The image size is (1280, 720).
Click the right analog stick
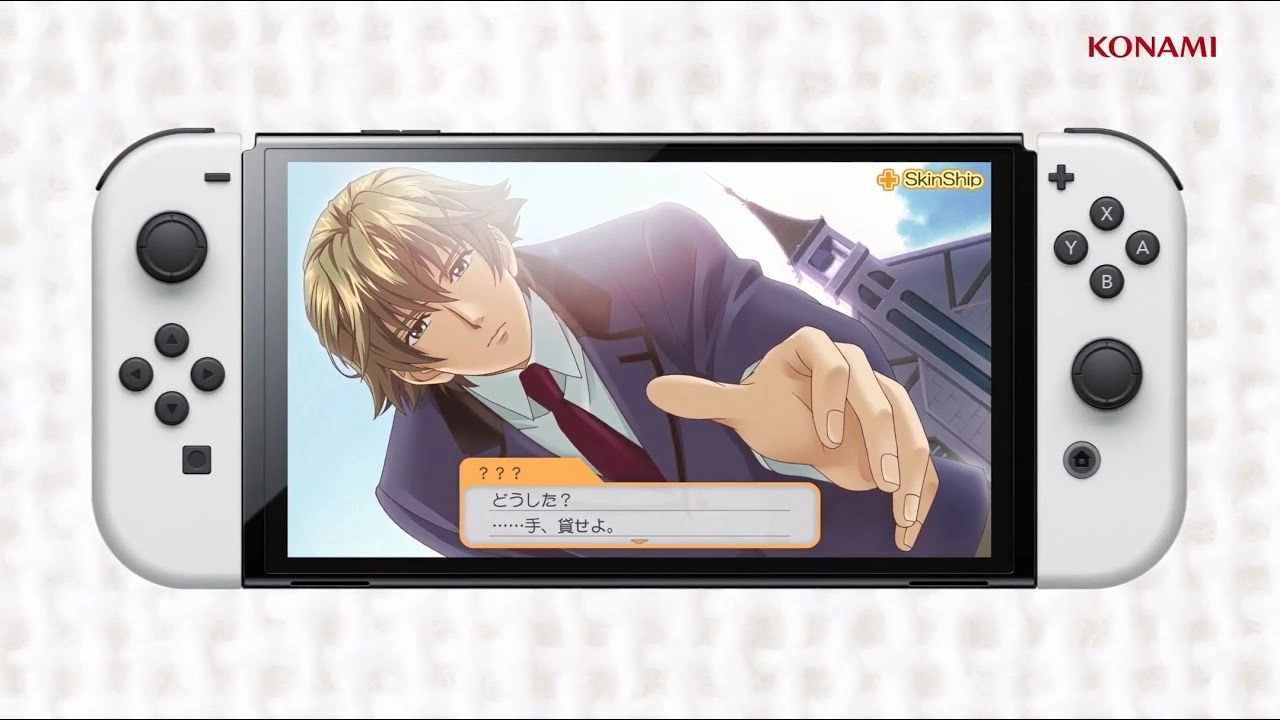[1106, 374]
